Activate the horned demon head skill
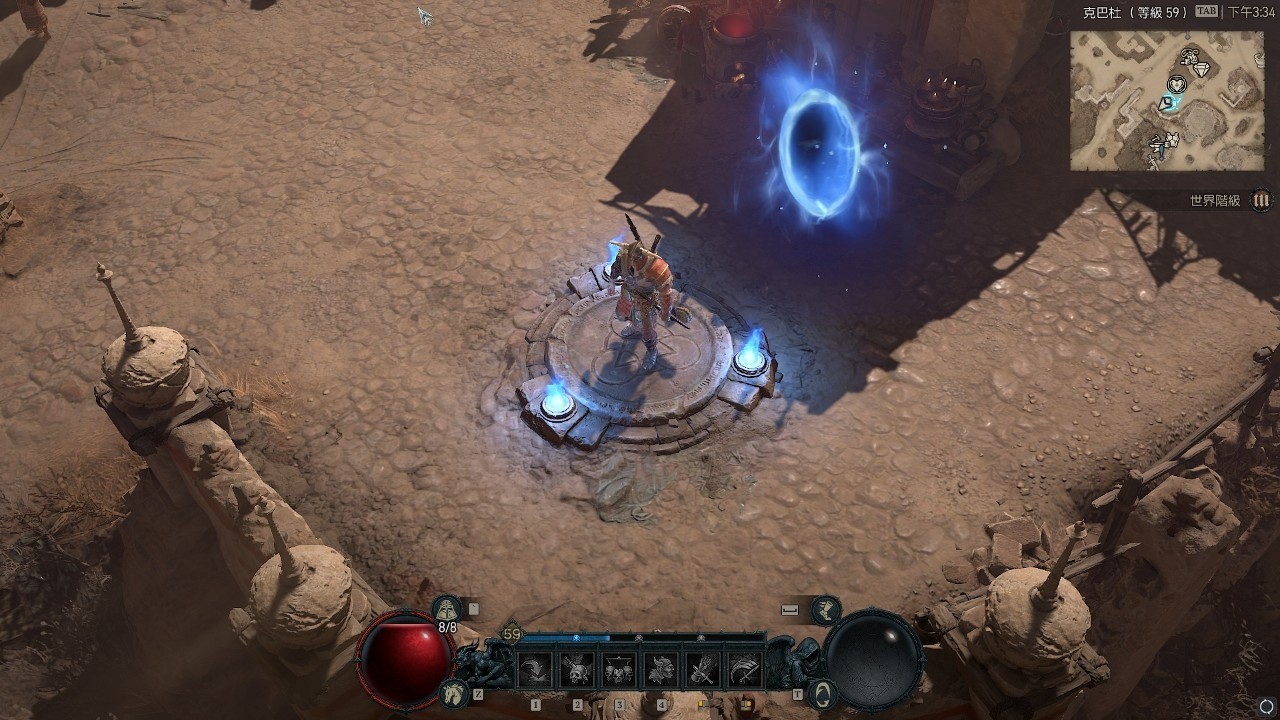The image size is (1280, 720). pos(661,669)
